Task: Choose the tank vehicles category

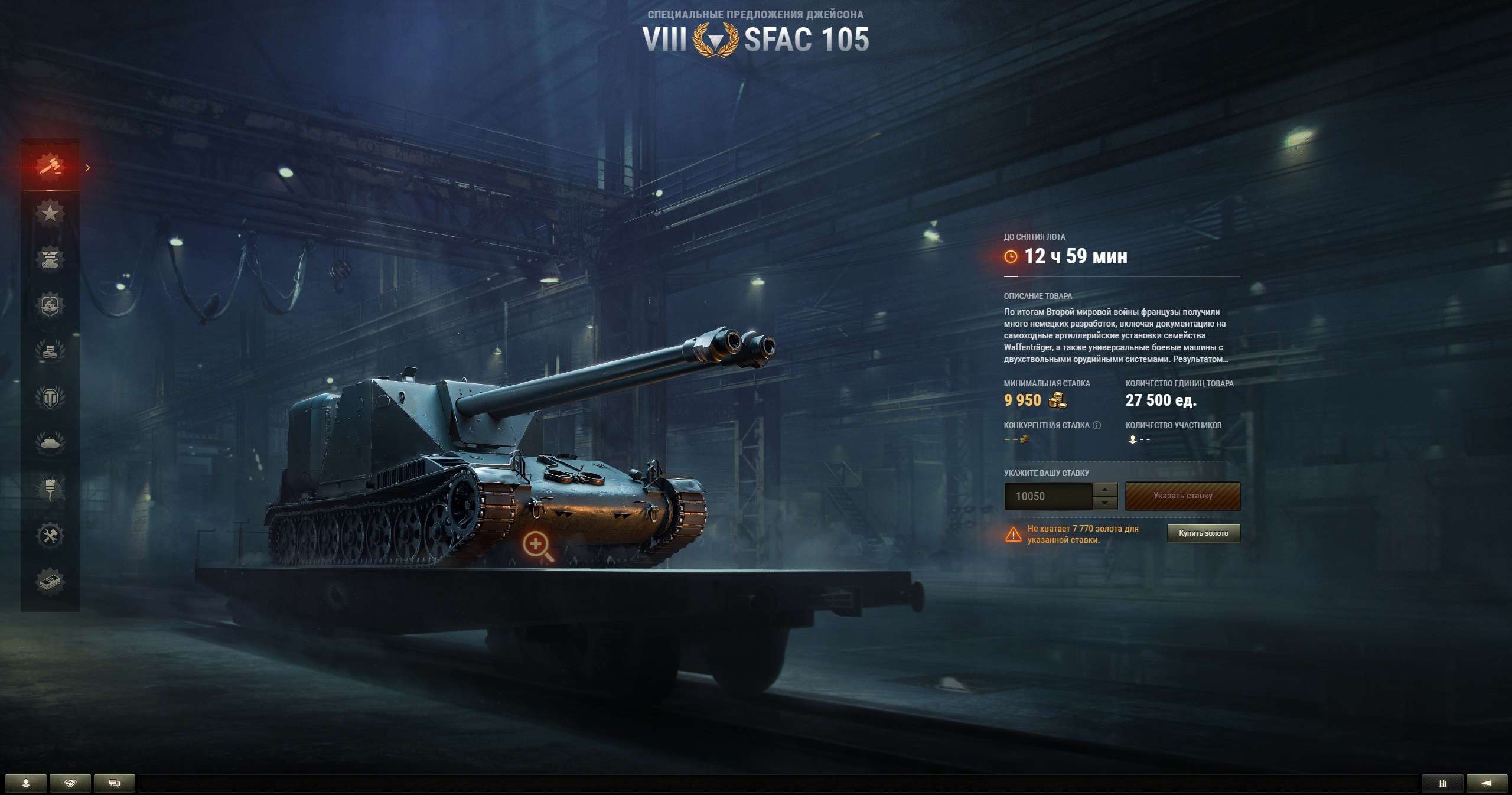Action: coord(50,442)
